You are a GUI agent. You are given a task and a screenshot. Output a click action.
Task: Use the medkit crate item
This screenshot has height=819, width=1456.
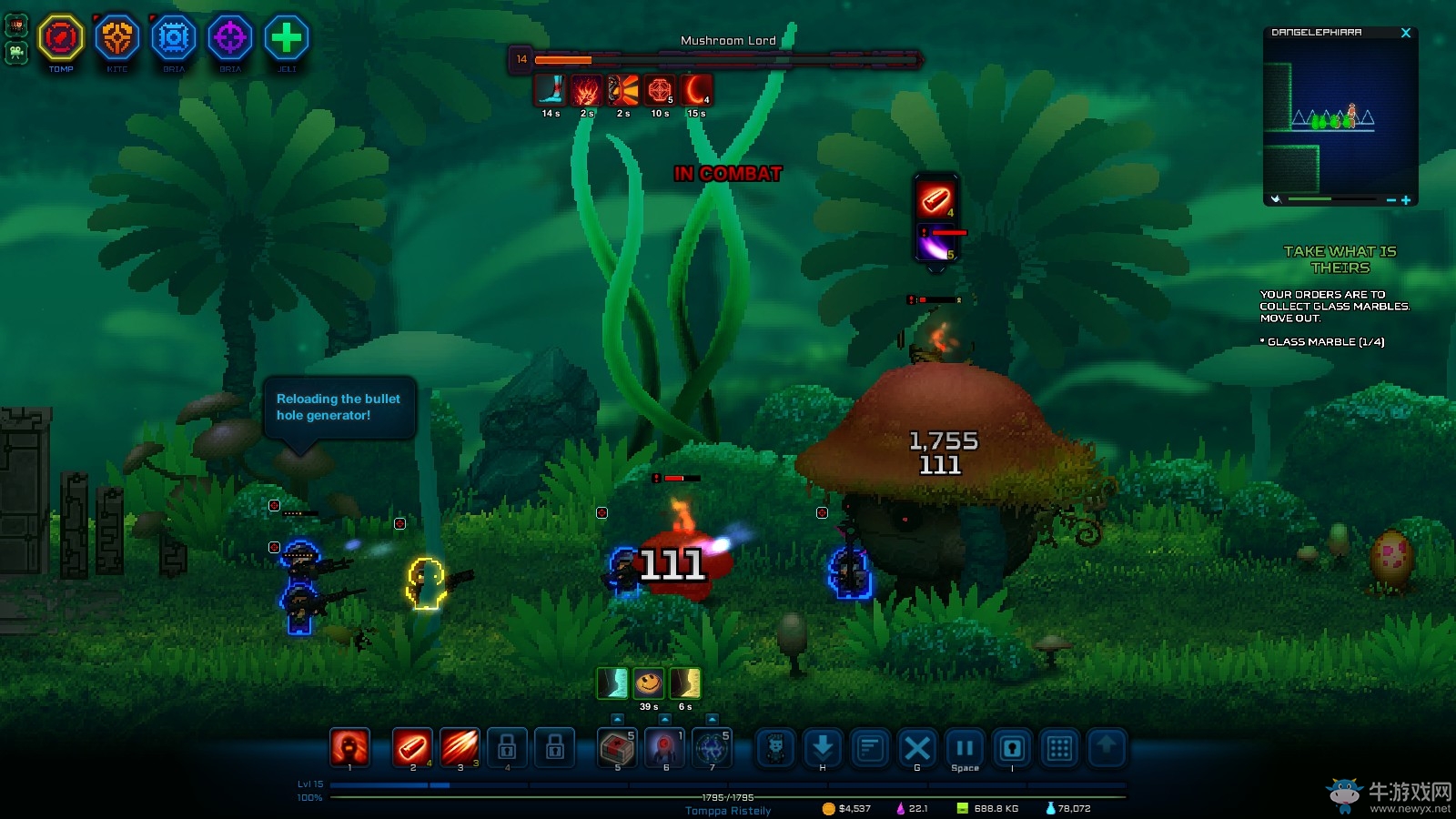coord(618,748)
